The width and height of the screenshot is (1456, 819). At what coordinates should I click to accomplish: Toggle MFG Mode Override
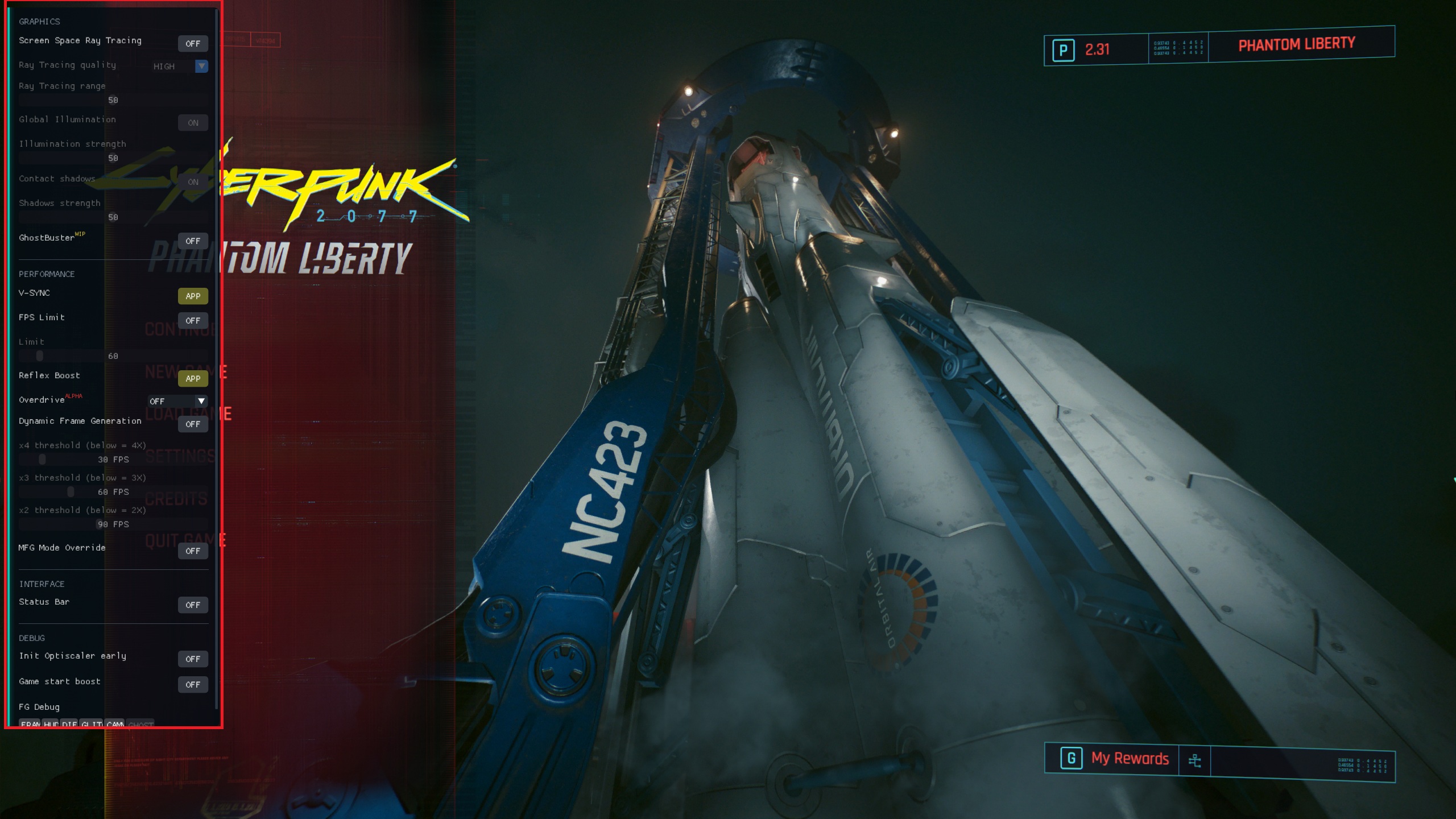tap(193, 551)
